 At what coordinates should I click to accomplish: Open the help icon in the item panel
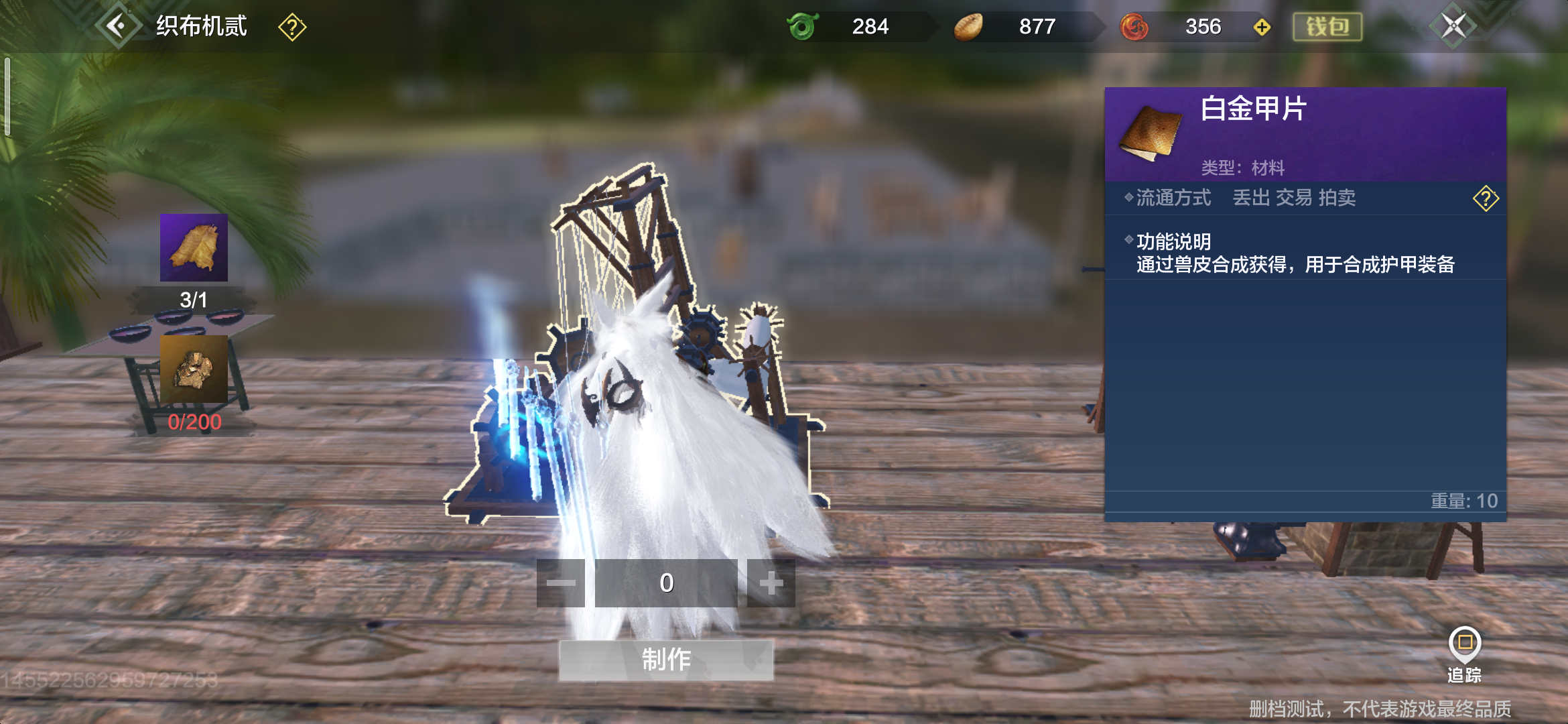click(x=1485, y=198)
